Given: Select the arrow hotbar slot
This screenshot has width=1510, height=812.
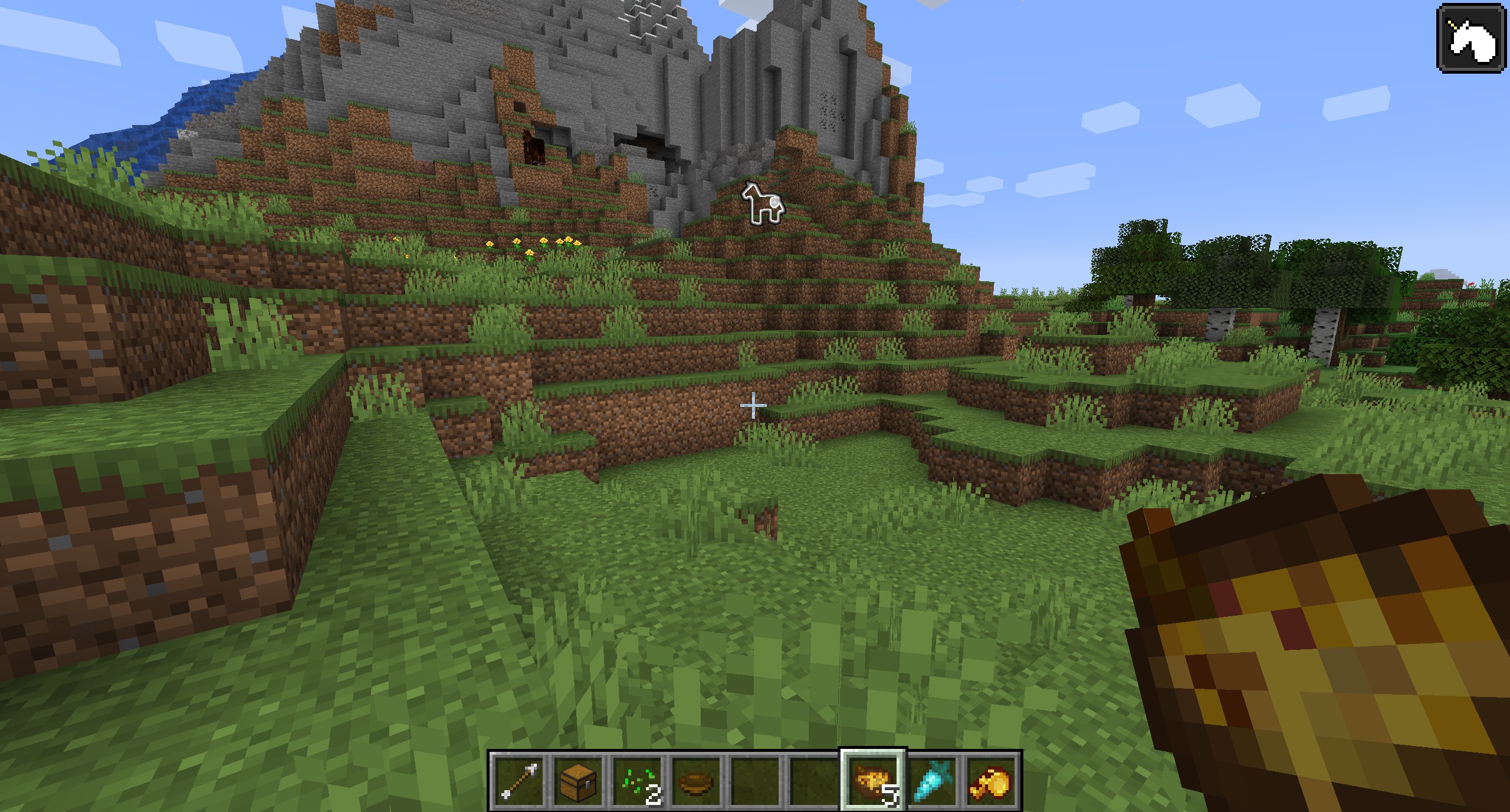Looking at the screenshot, I should (x=518, y=781).
